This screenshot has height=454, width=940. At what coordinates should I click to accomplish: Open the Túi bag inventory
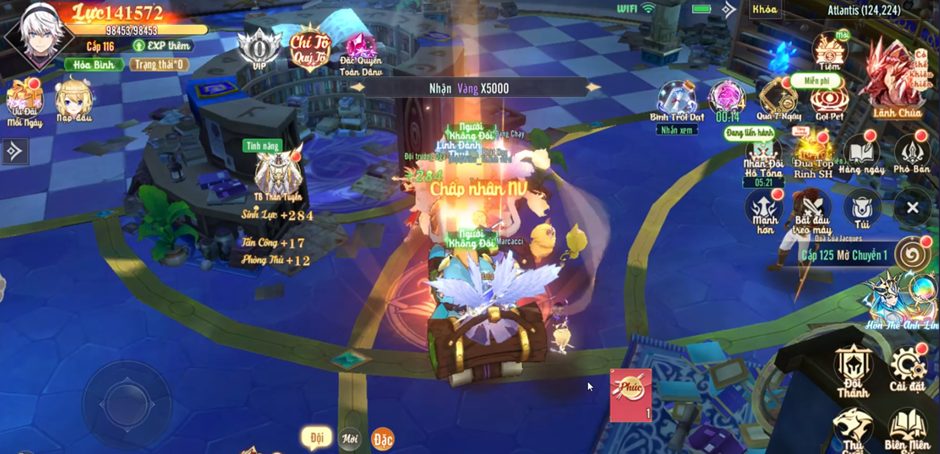pyautogui.click(x=861, y=209)
